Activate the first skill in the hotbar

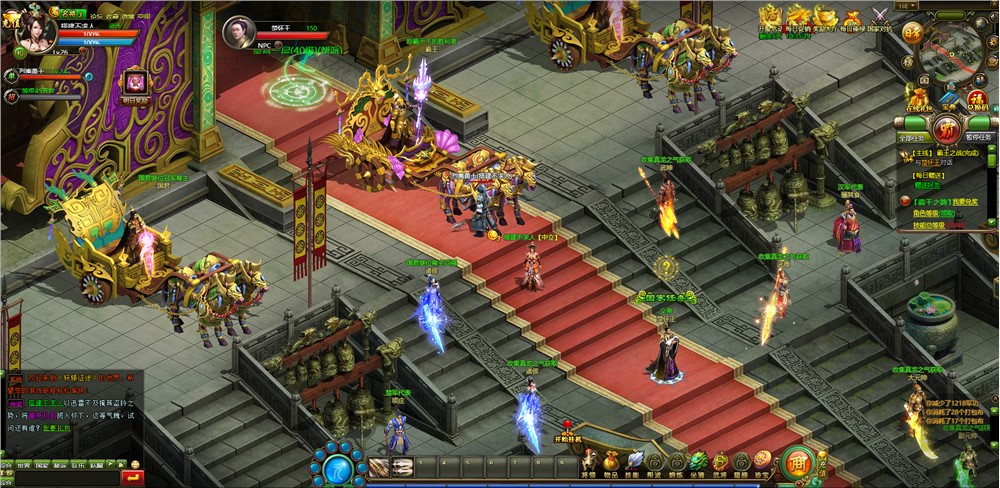point(378,467)
